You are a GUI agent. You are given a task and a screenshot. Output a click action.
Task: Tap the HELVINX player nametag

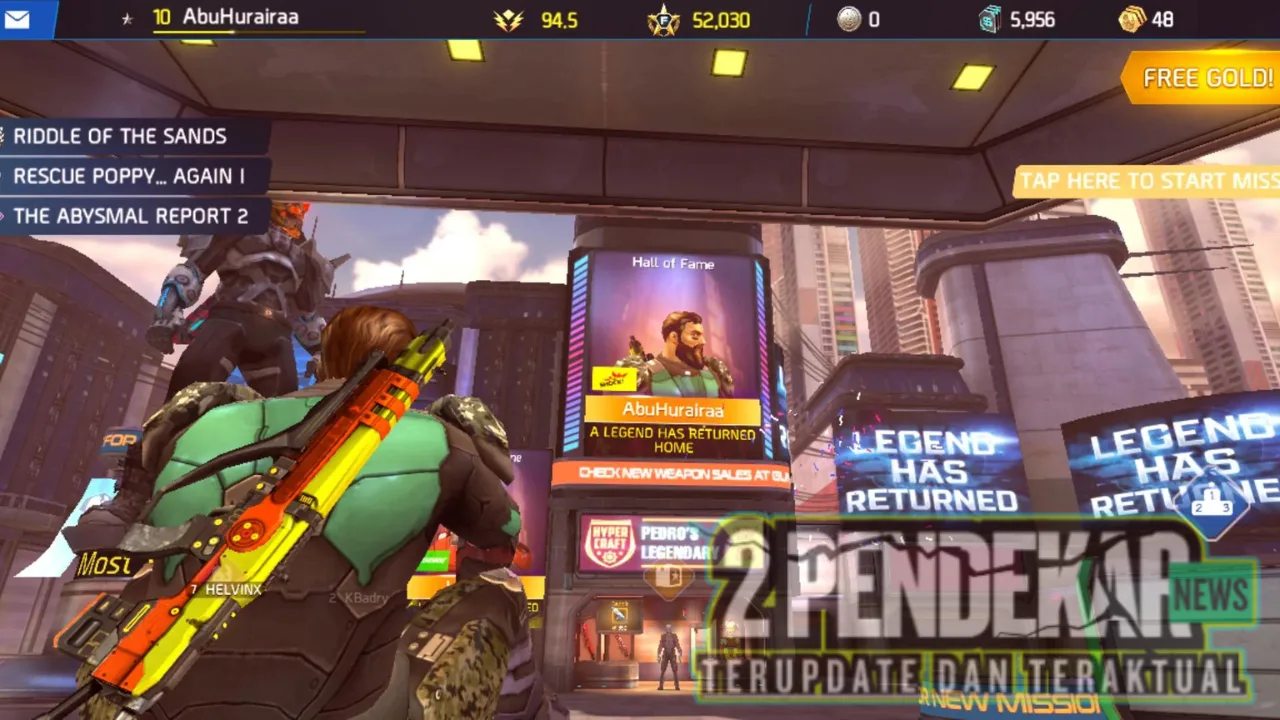[x=235, y=590]
